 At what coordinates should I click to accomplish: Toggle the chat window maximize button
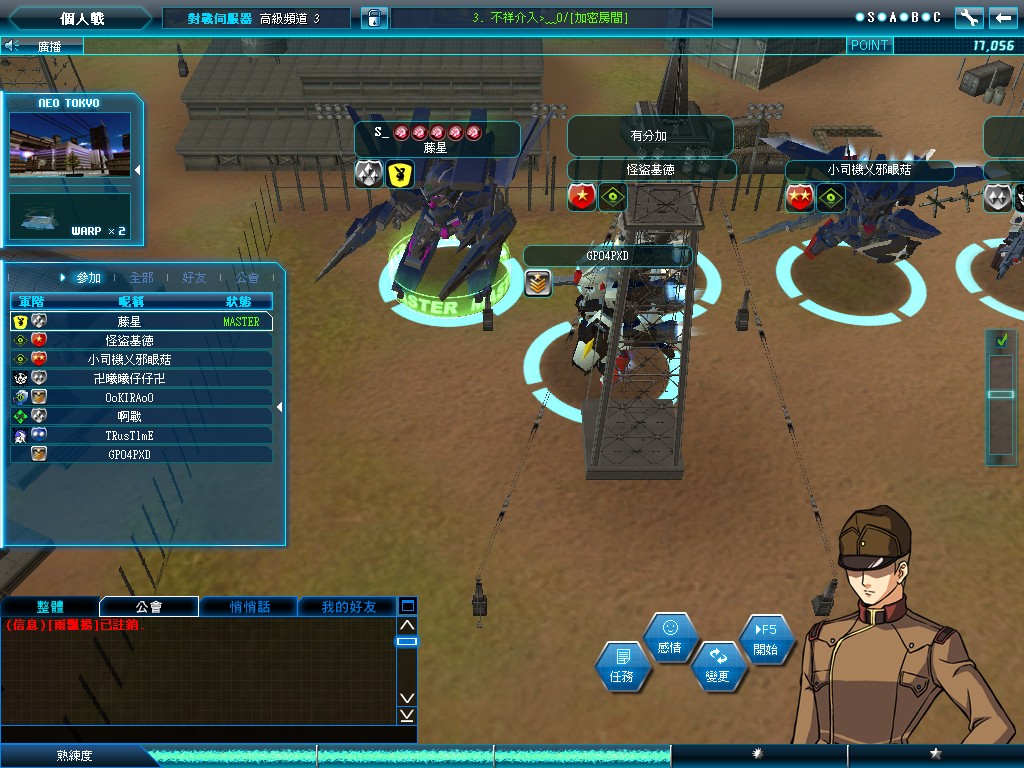(407, 606)
